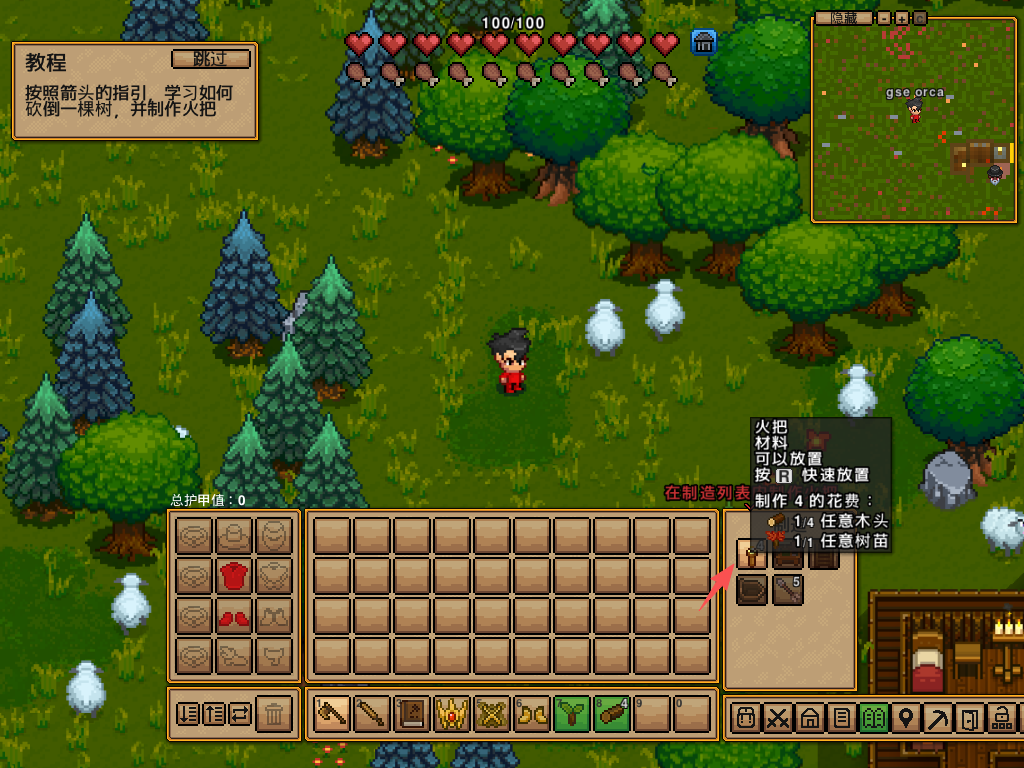This screenshot has height=768, width=1024.
Task: Click the red shirt equipment slot
Action: pyautogui.click(x=233, y=576)
